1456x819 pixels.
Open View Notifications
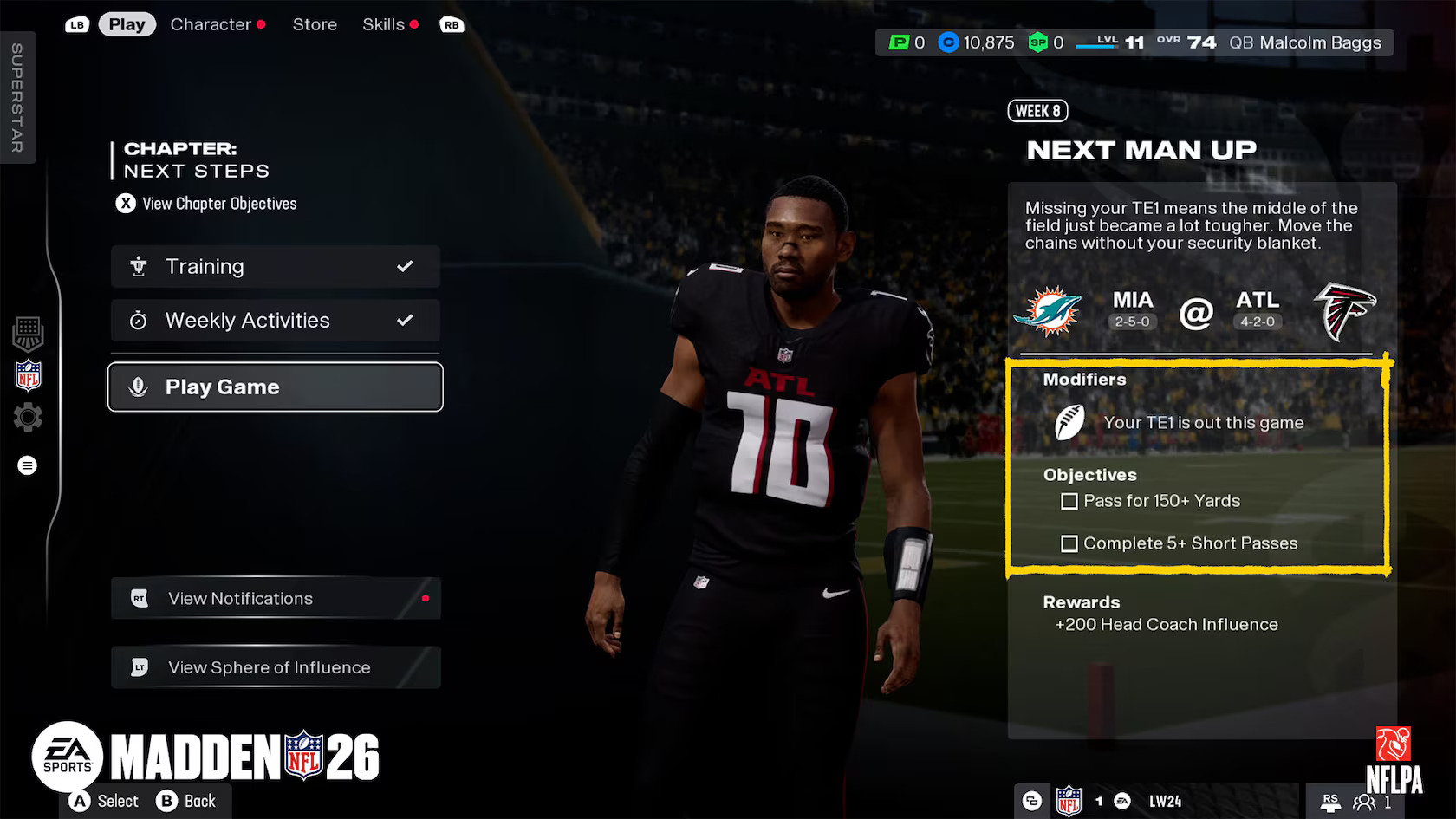pos(275,598)
